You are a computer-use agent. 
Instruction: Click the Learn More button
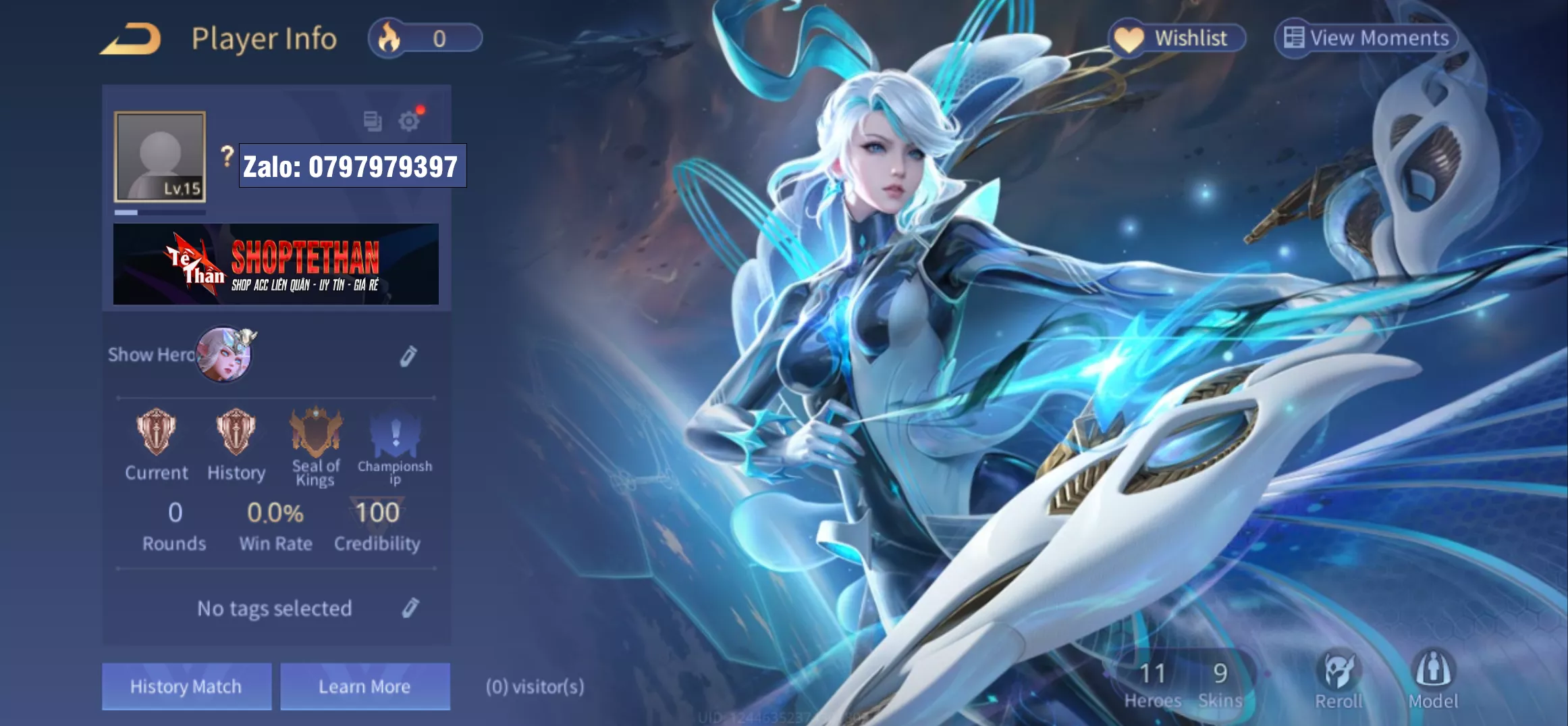364,686
